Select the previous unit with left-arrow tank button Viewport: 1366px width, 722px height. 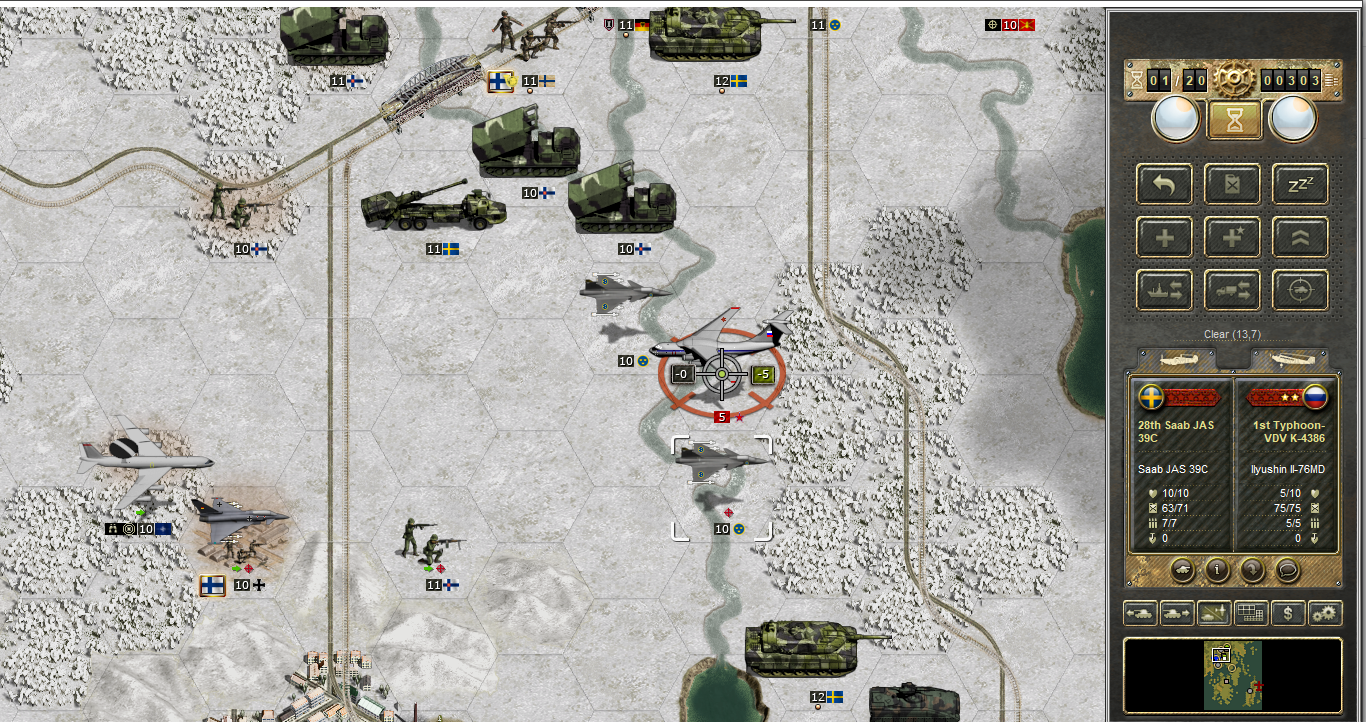(1141, 613)
